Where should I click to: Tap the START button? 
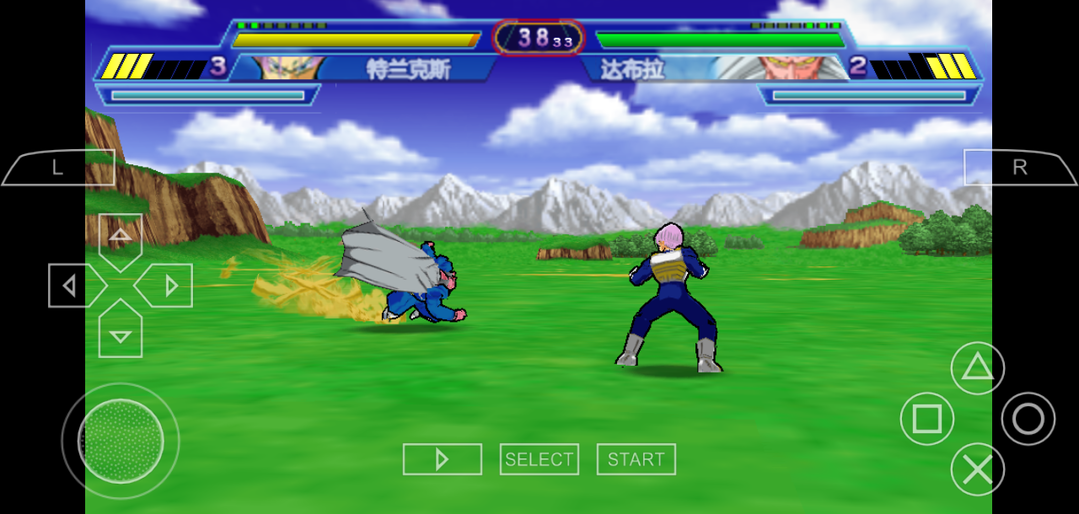tap(636, 459)
